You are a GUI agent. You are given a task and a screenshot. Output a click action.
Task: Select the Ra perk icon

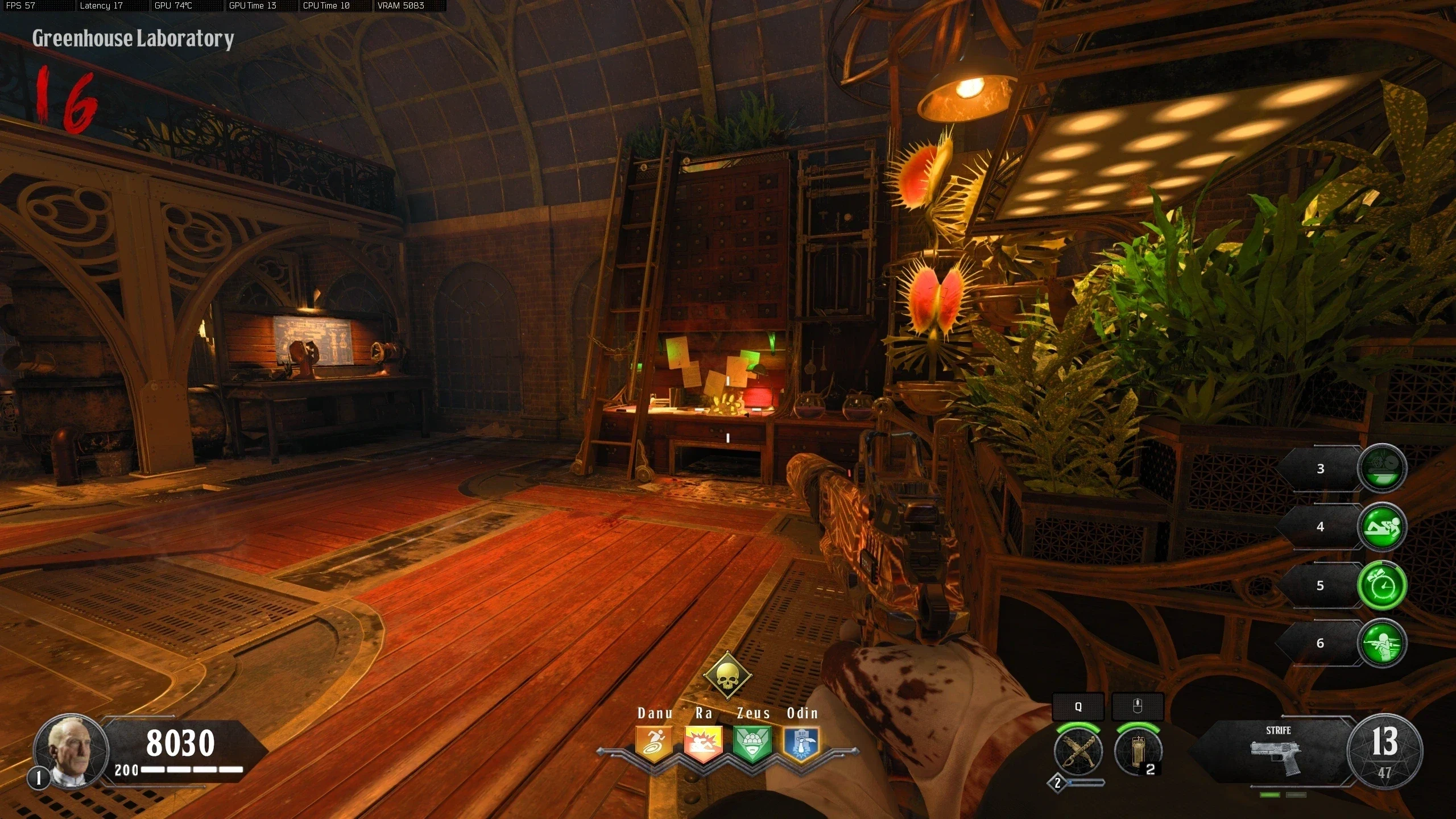coord(704,744)
